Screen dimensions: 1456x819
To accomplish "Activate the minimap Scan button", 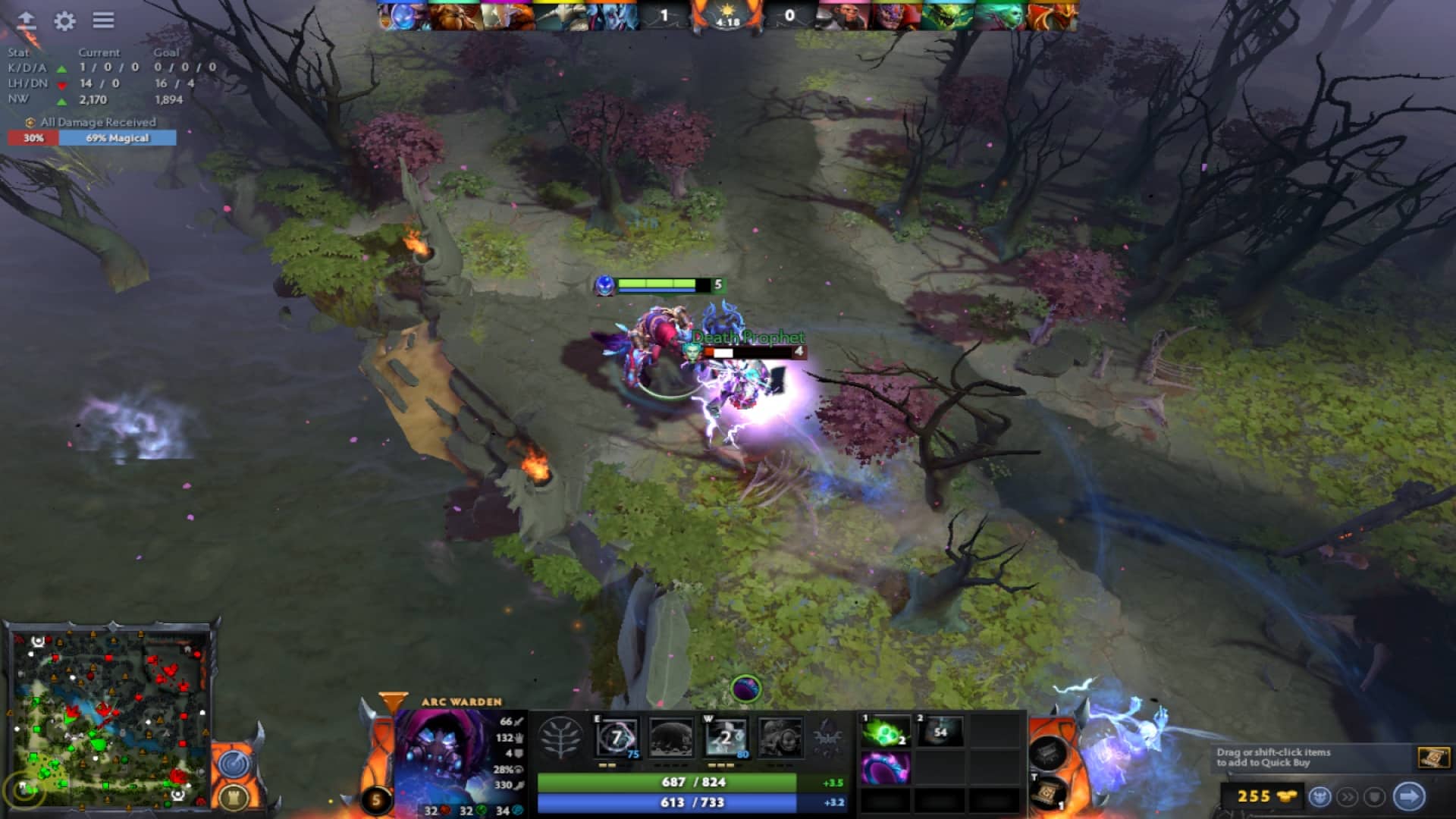I will tap(233, 765).
